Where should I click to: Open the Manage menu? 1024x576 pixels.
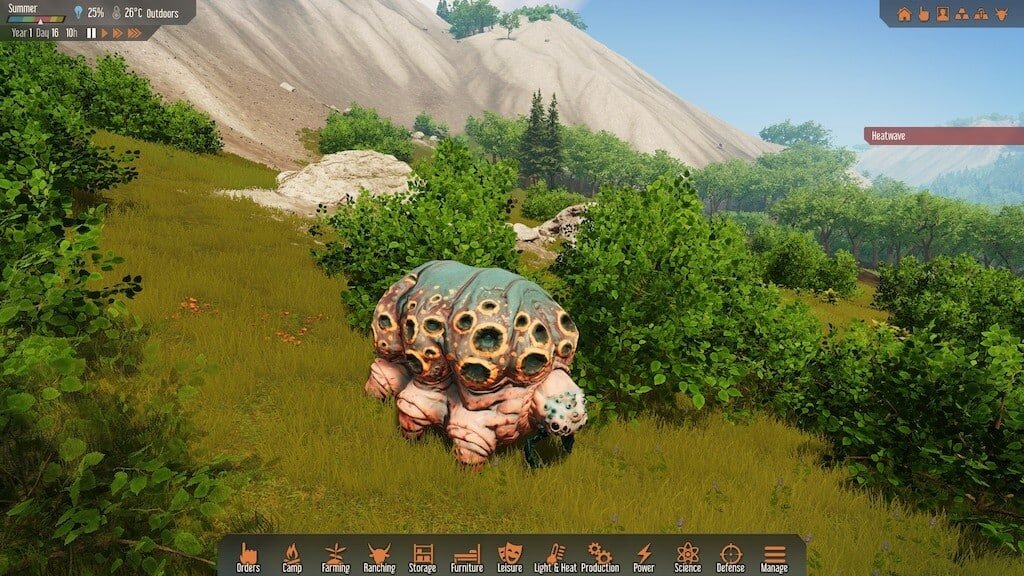(774, 557)
